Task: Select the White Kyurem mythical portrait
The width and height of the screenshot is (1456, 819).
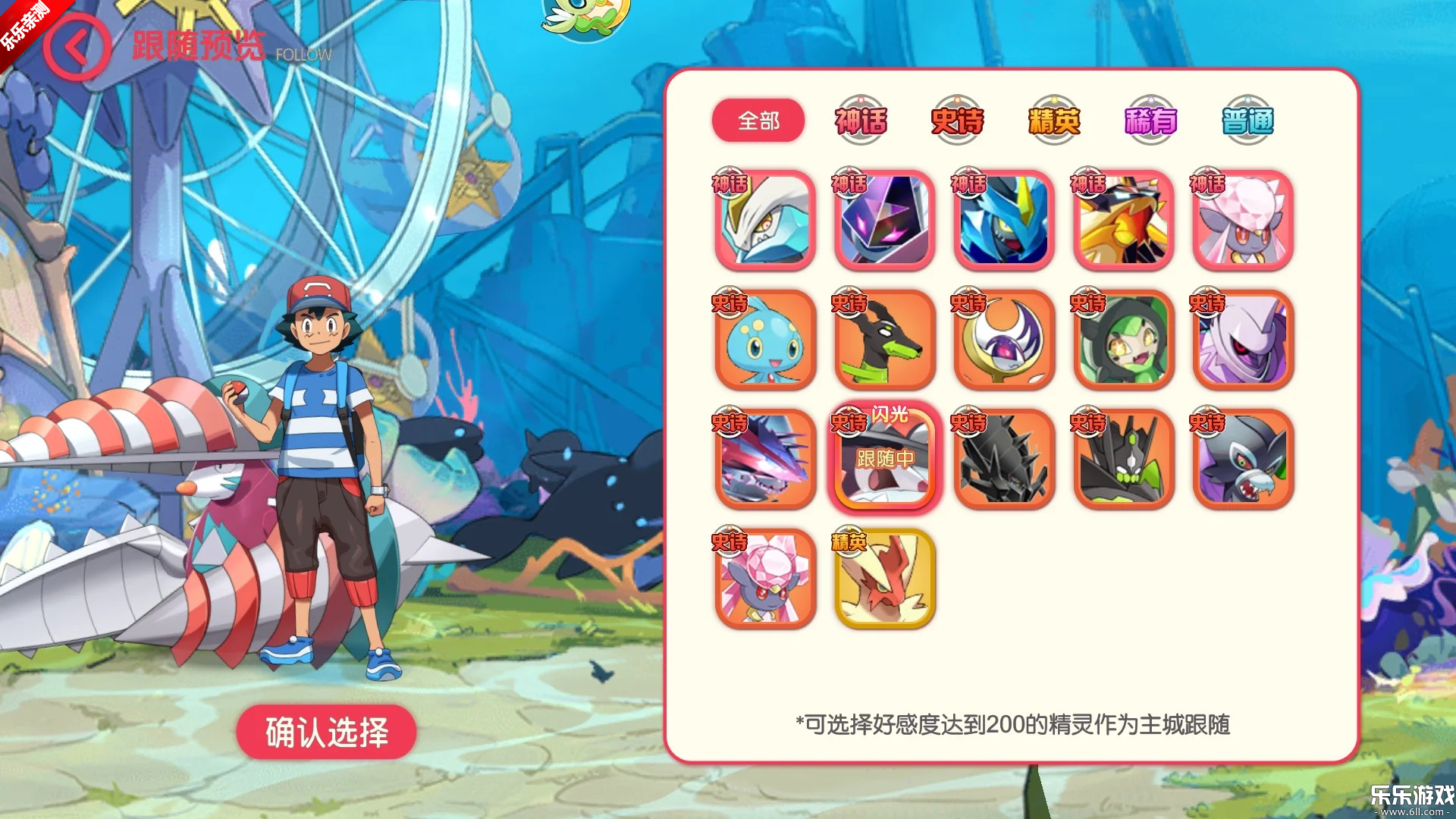Action: (x=765, y=220)
